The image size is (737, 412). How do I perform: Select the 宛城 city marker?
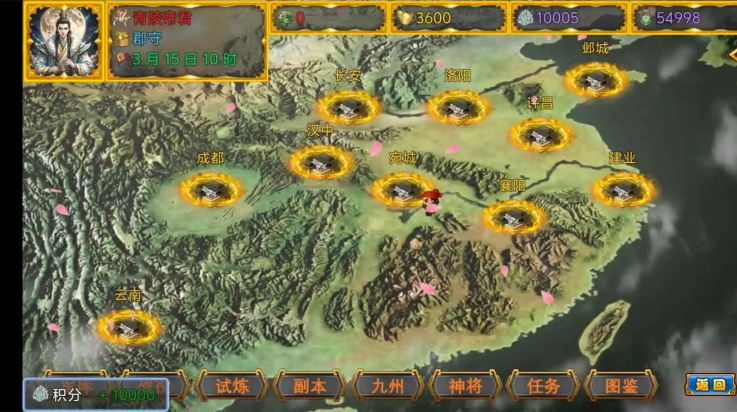pyautogui.click(x=403, y=189)
